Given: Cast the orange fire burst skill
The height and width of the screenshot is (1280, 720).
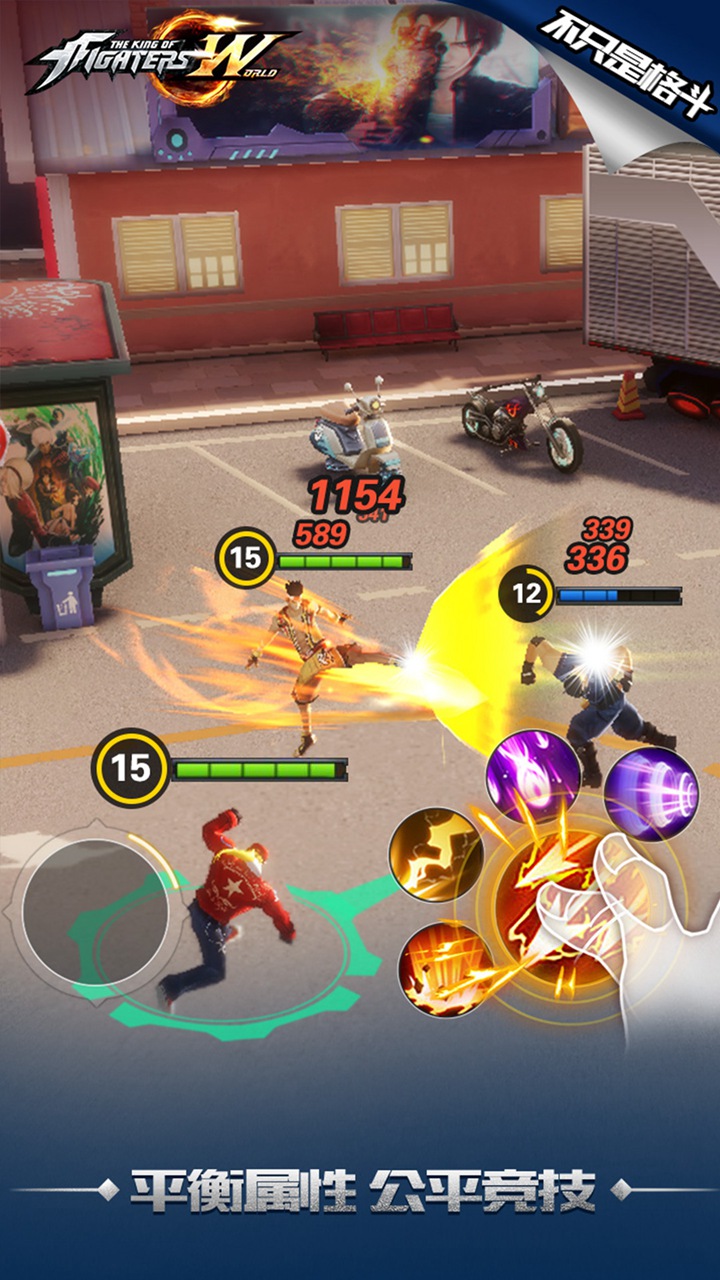Looking at the screenshot, I should pos(443,968).
